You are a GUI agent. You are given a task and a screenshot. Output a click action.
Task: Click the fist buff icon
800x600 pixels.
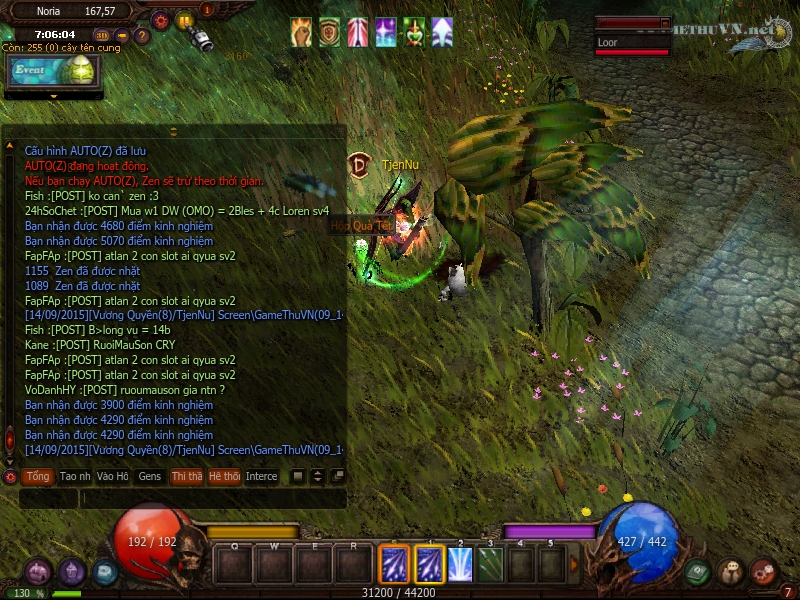[x=301, y=33]
